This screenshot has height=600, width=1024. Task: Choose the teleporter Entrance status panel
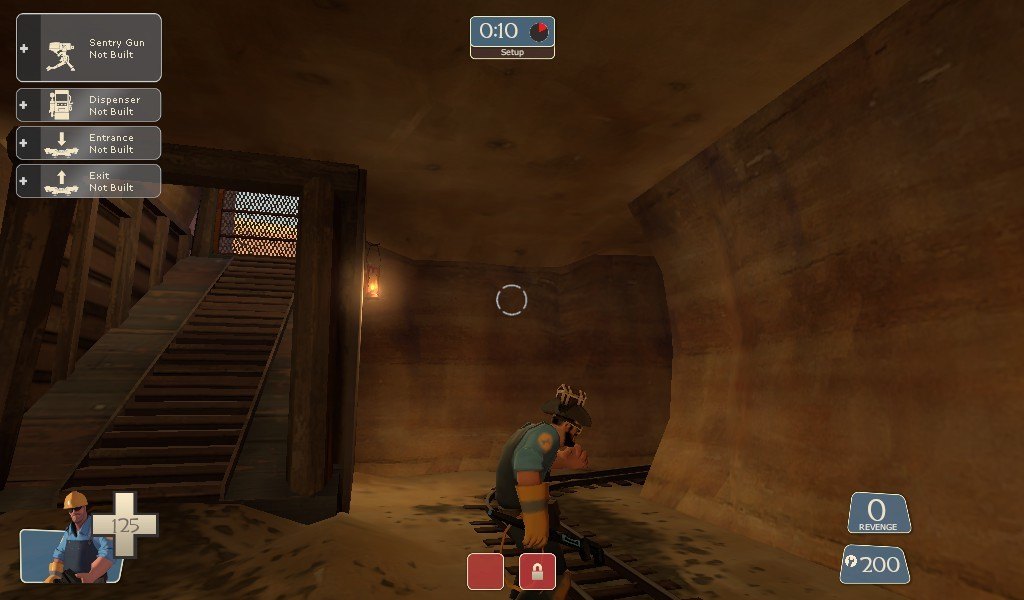click(89, 143)
